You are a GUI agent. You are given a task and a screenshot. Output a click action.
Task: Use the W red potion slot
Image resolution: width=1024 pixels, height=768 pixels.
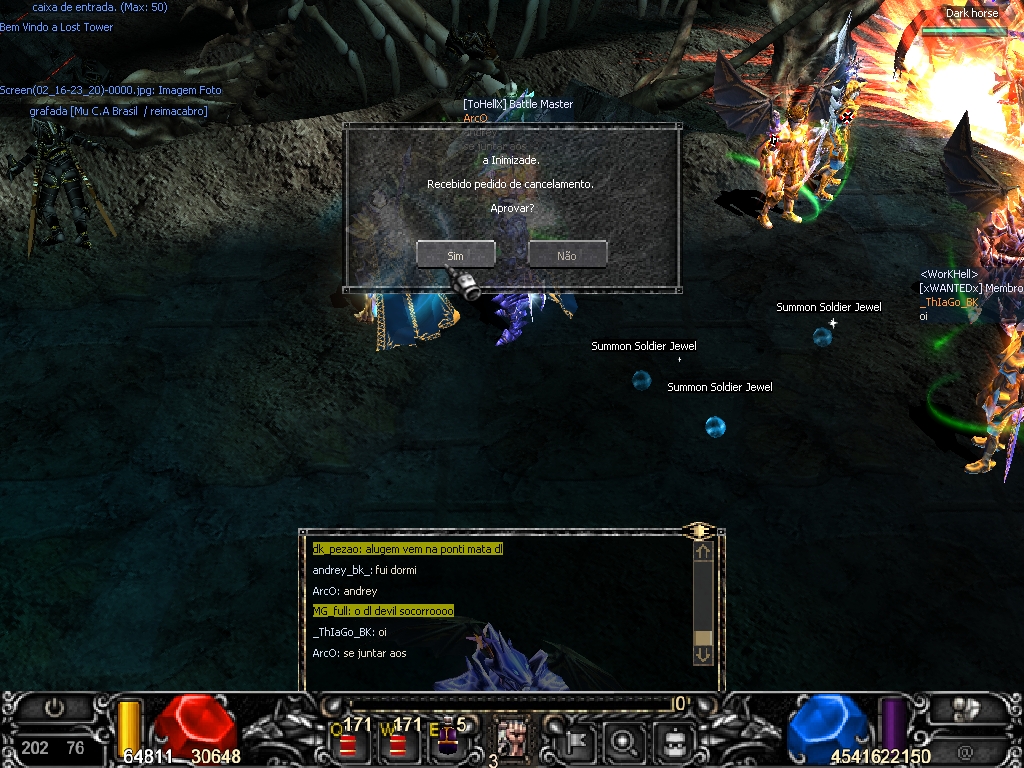(x=397, y=742)
